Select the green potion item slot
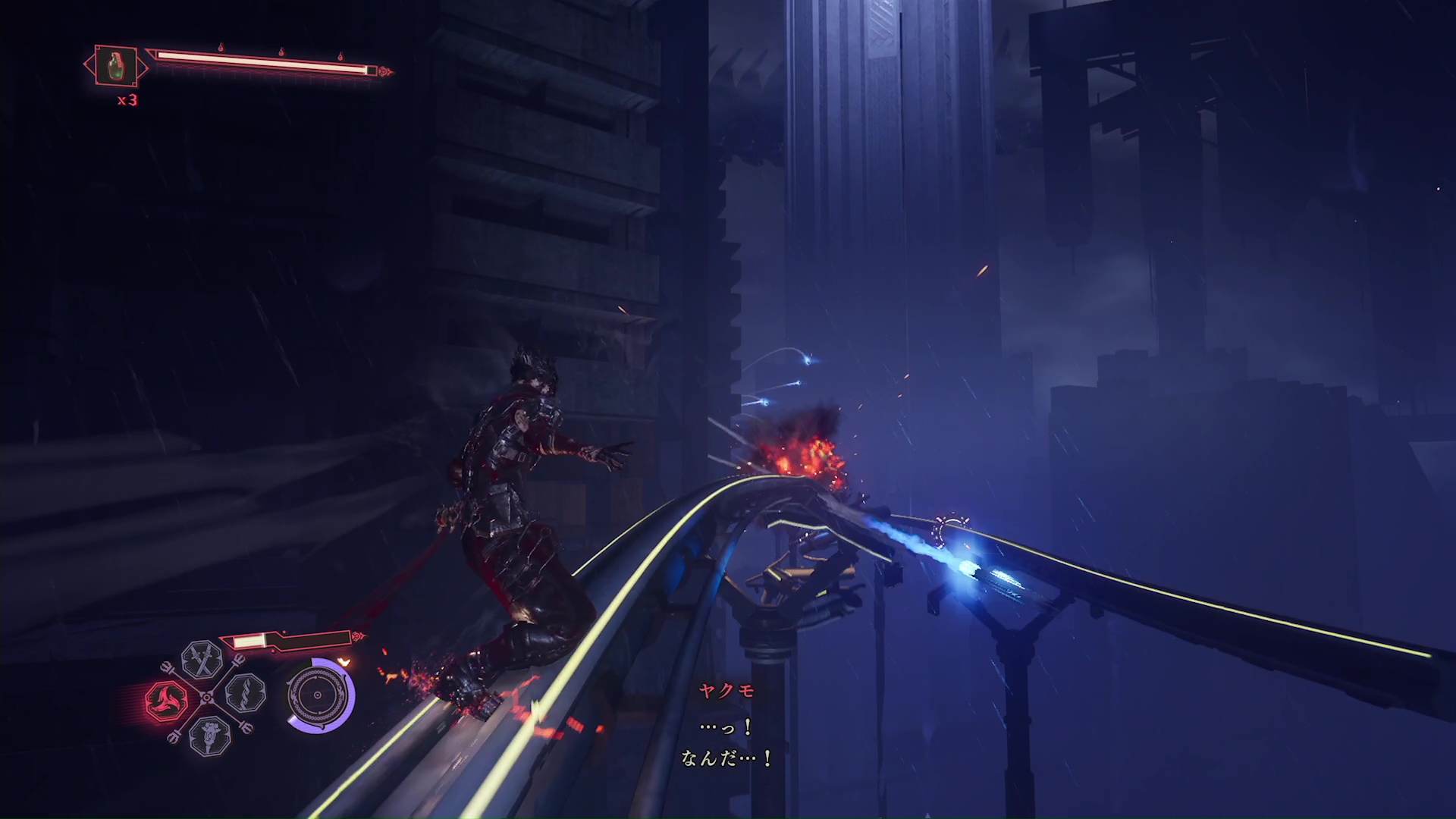Screen dimensions: 1456x819 point(115,66)
